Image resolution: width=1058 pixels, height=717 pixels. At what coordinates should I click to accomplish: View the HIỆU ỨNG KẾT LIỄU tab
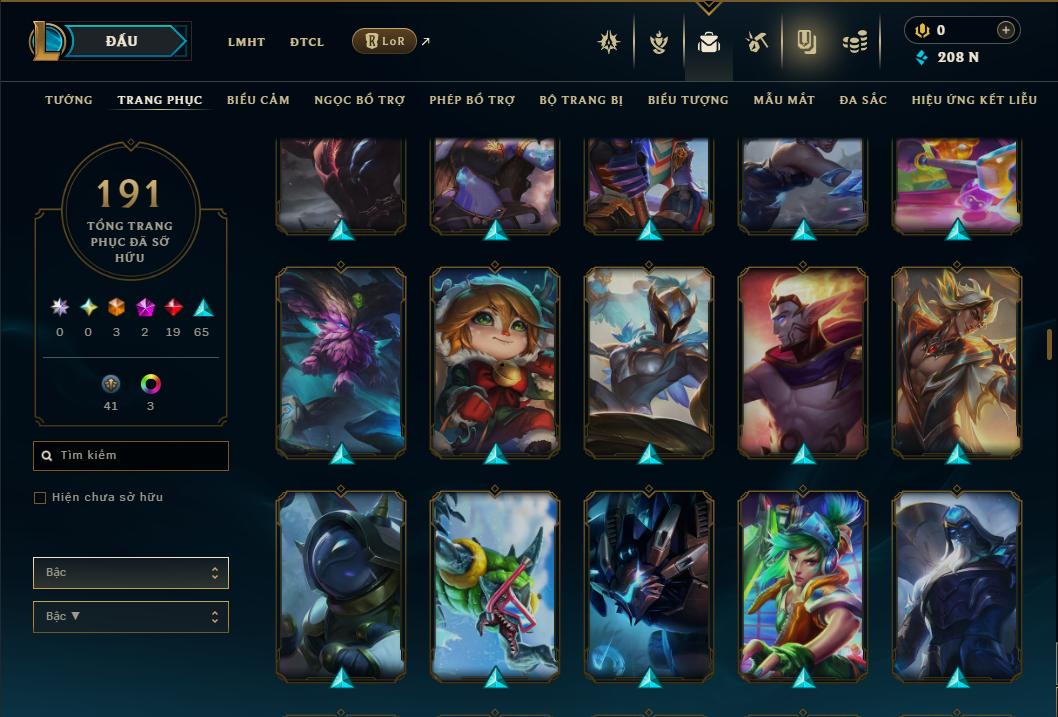[974, 100]
